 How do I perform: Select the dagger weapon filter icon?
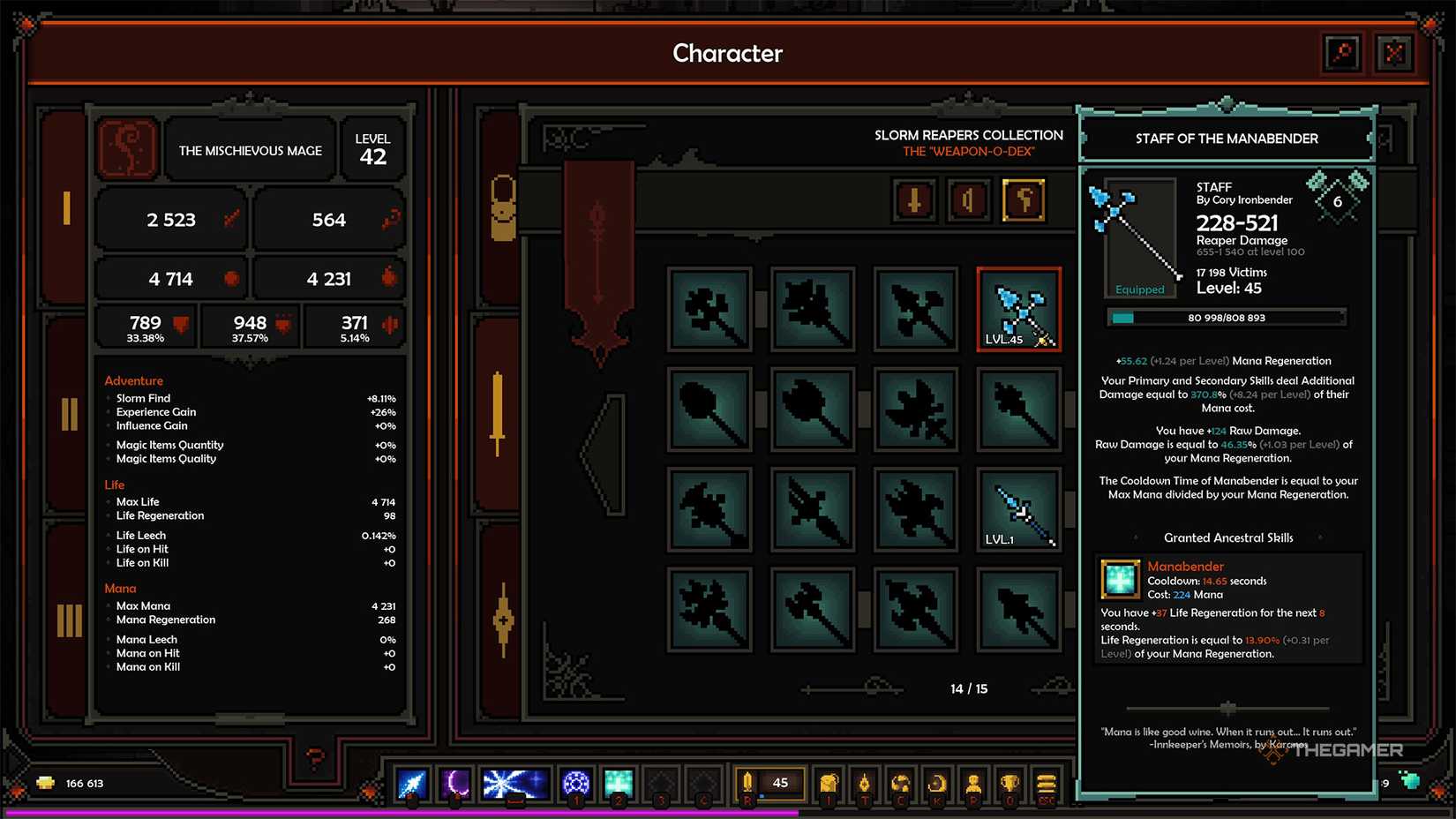click(969, 200)
